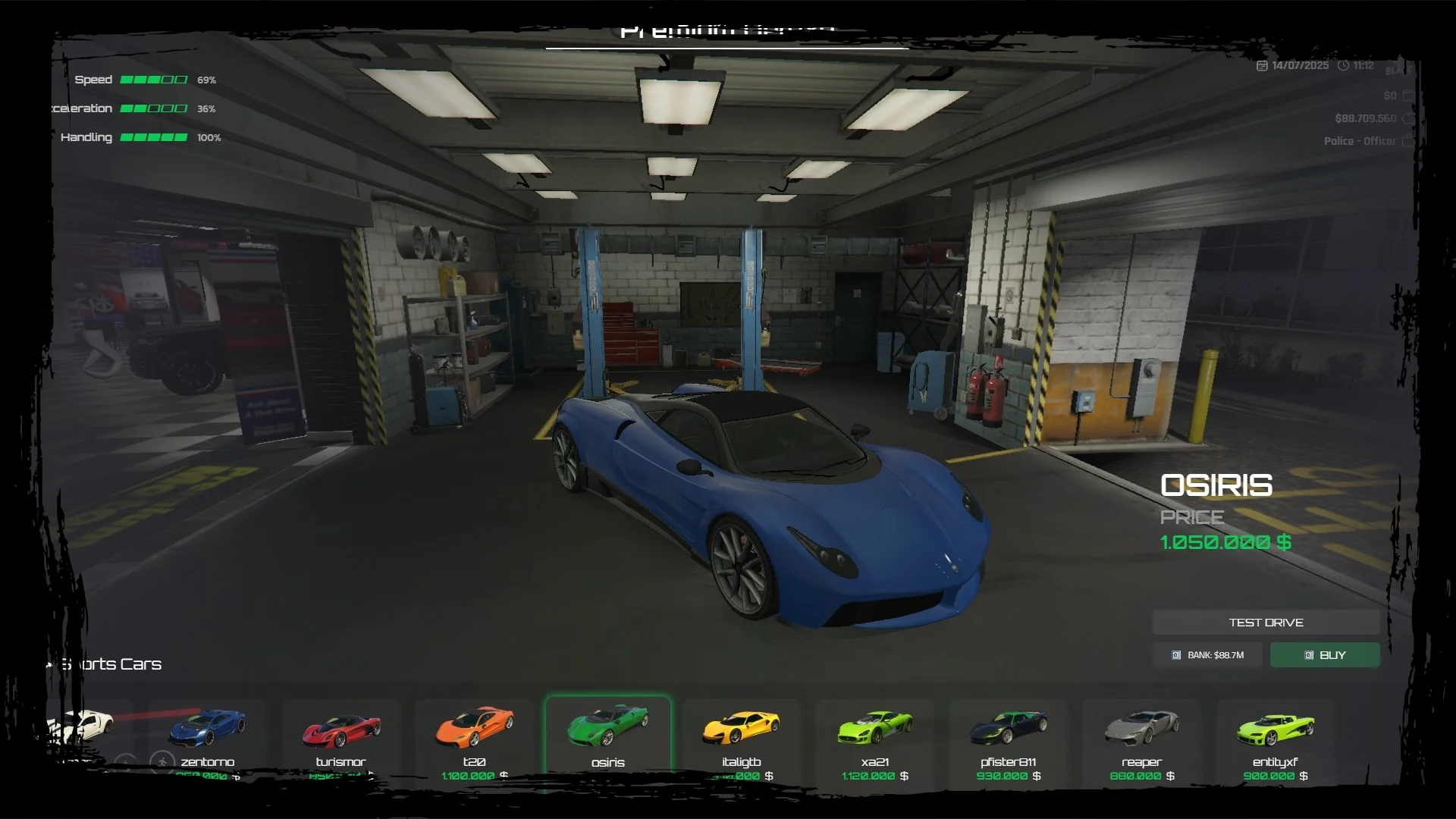The width and height of the screenshot is (1456, 819).
Task: Start a test drive of the Osiris
Action: pyautogui.click(x=1266, y=623)
